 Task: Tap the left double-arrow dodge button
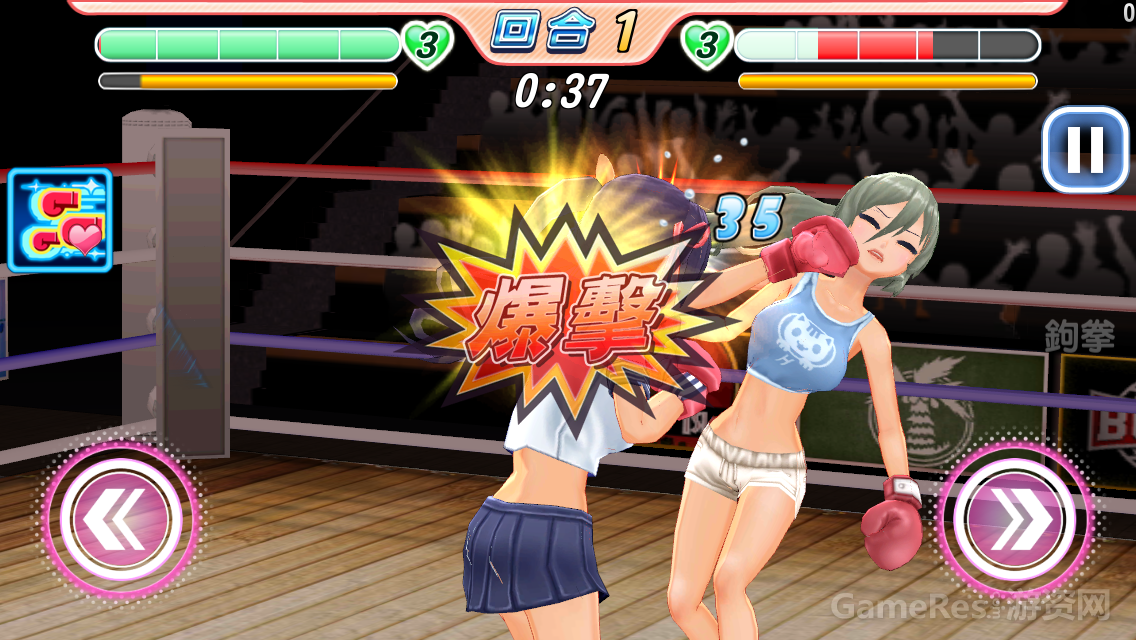click(119, 516)
